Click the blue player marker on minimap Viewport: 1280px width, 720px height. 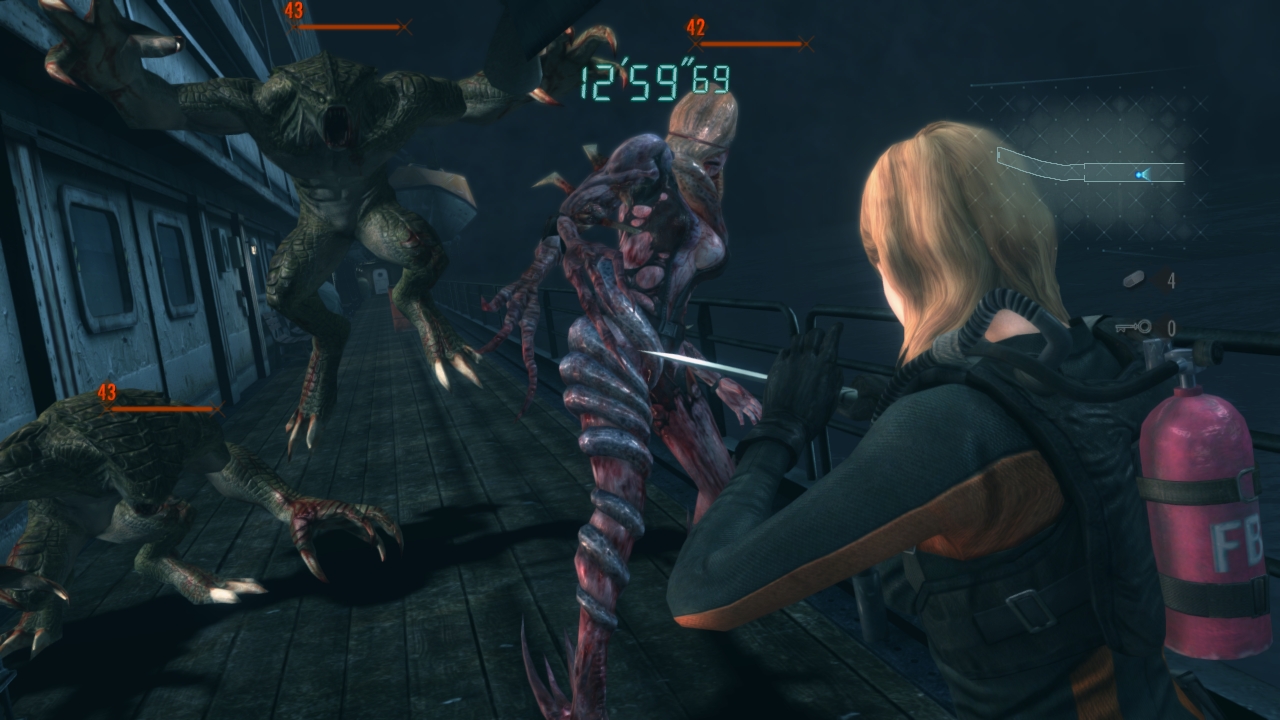(x=1142, y=174)
